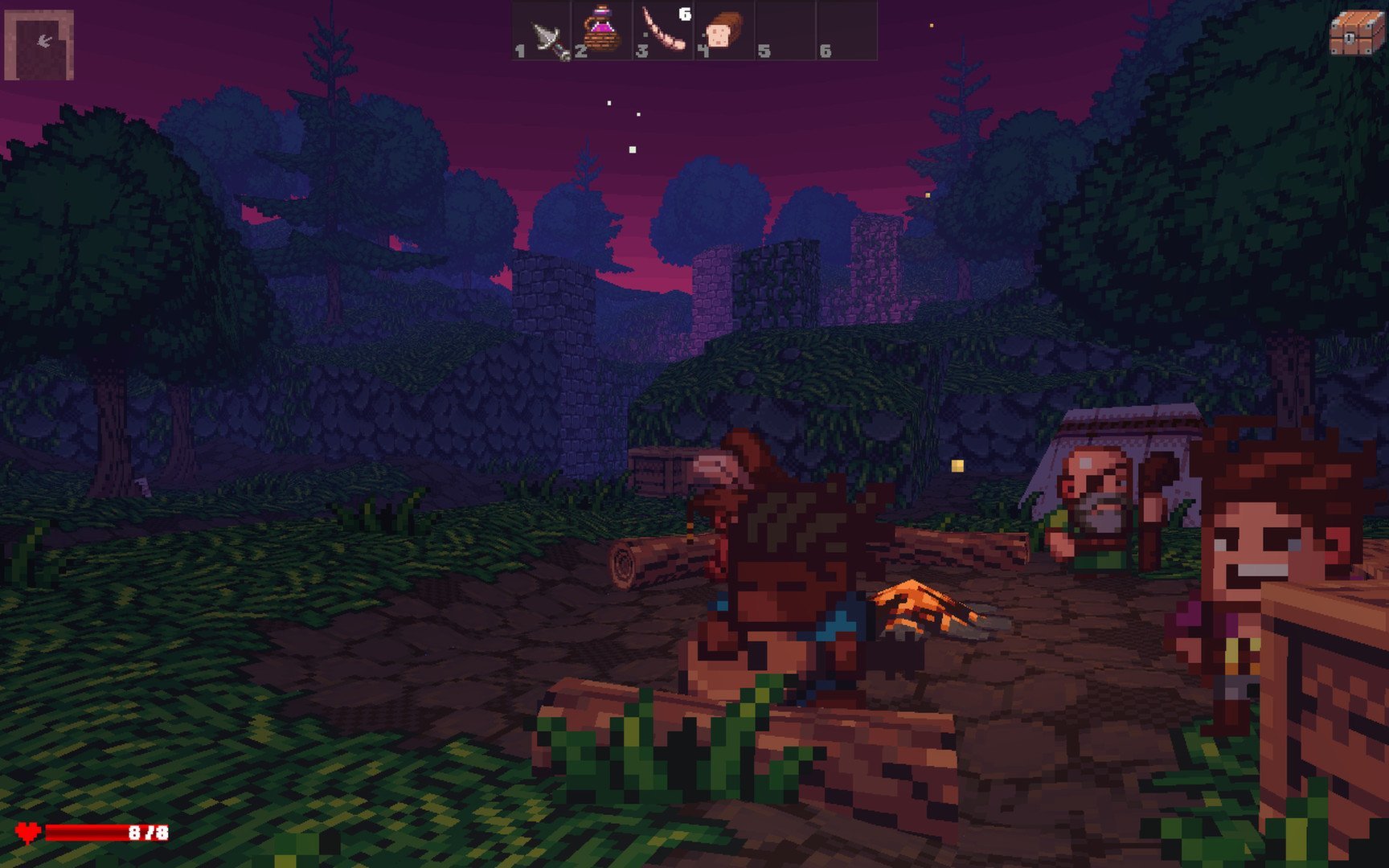Choose the pink potion flask slot
1389x868 pixels.
tap(602, 31)
